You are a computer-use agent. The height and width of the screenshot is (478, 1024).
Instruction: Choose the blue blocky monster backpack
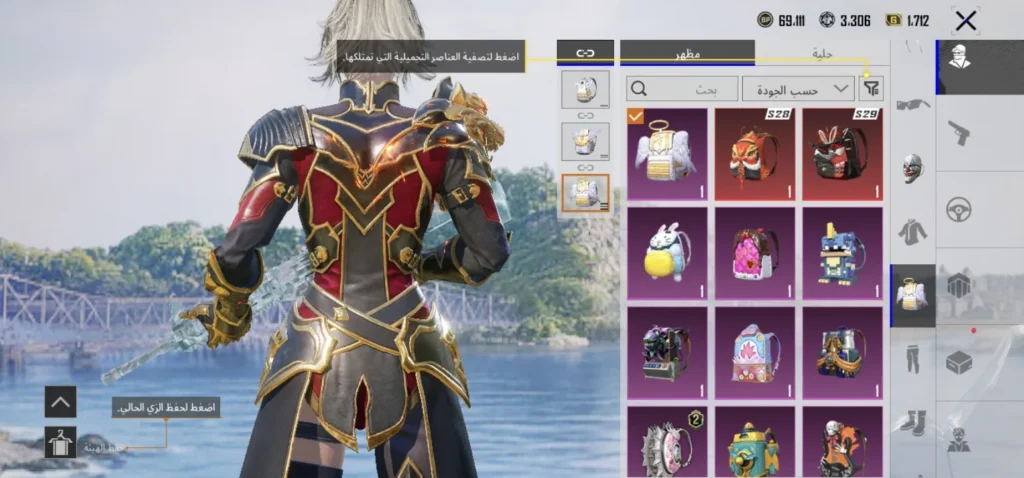tap(842, 252)
